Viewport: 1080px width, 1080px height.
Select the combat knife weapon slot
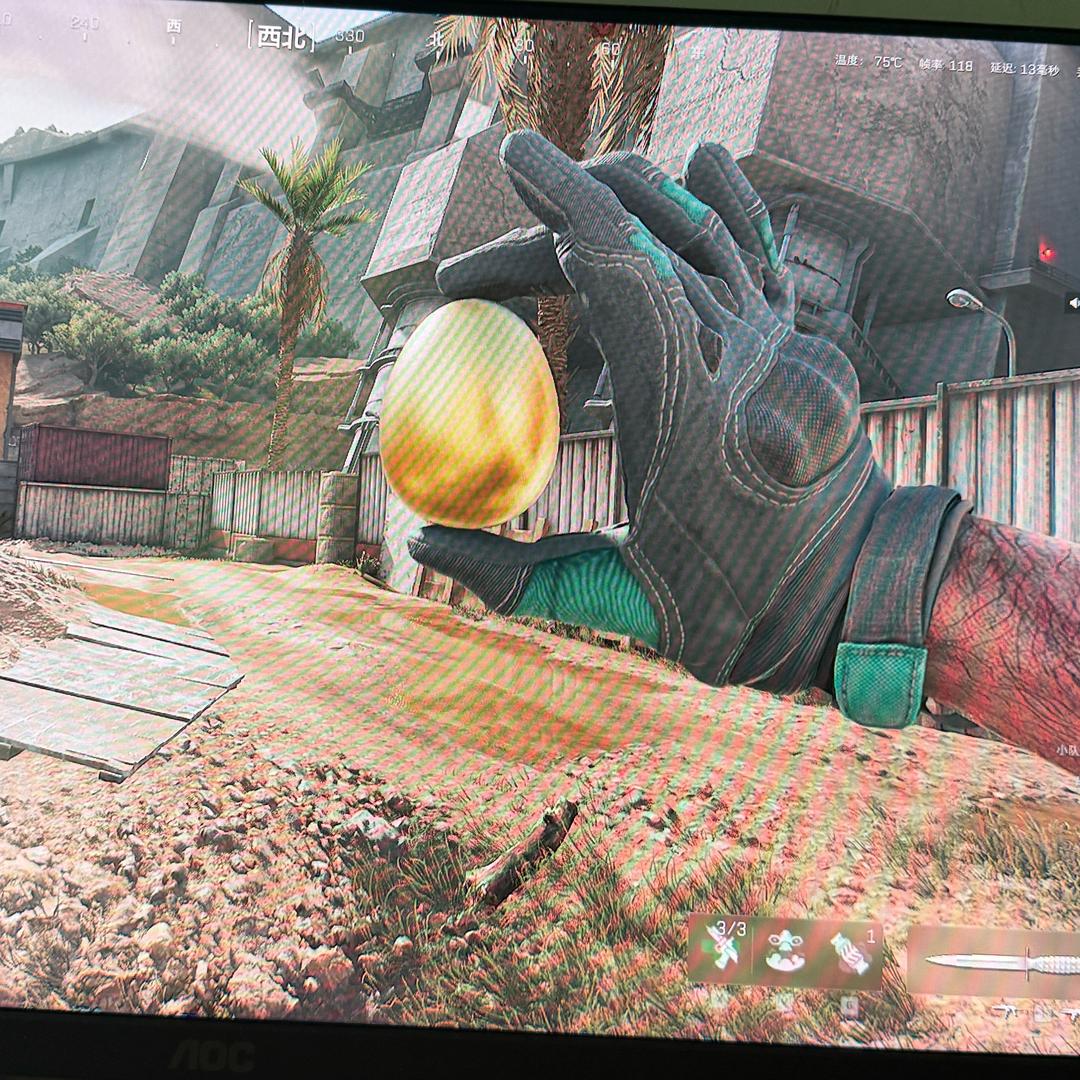[x=1000, y=964]
